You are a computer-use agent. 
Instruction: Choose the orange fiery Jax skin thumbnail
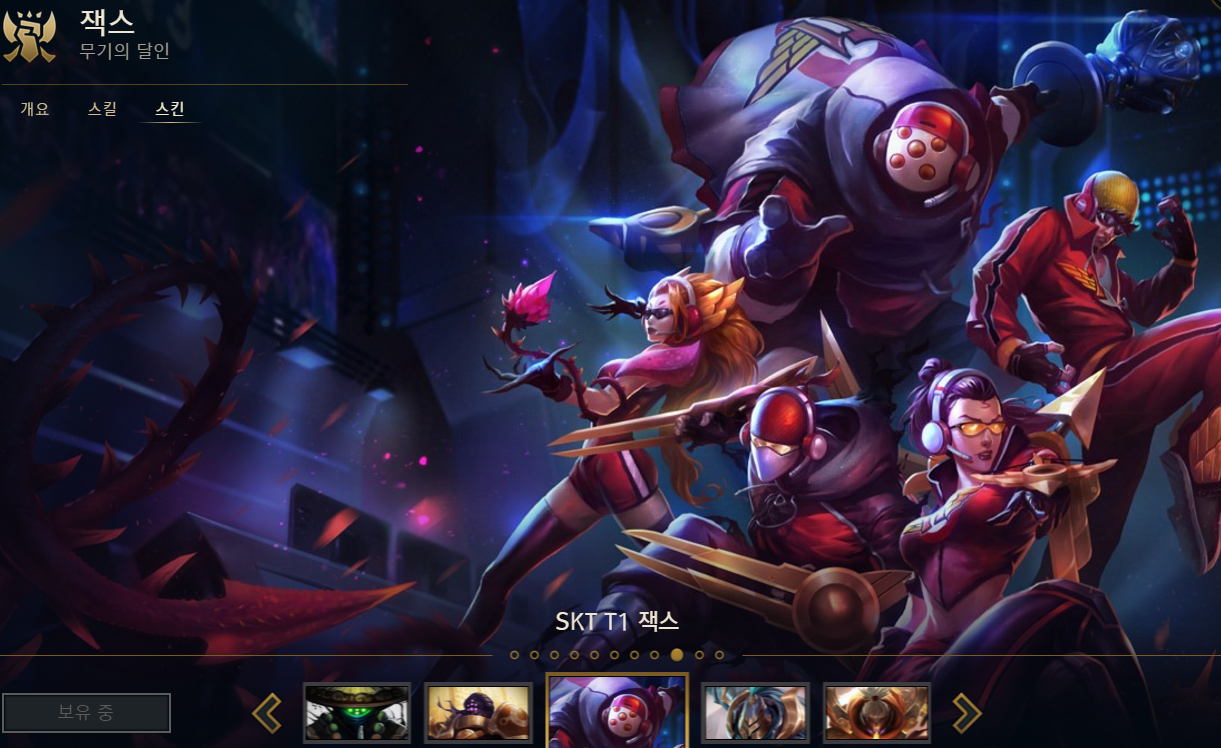point(877,713)
